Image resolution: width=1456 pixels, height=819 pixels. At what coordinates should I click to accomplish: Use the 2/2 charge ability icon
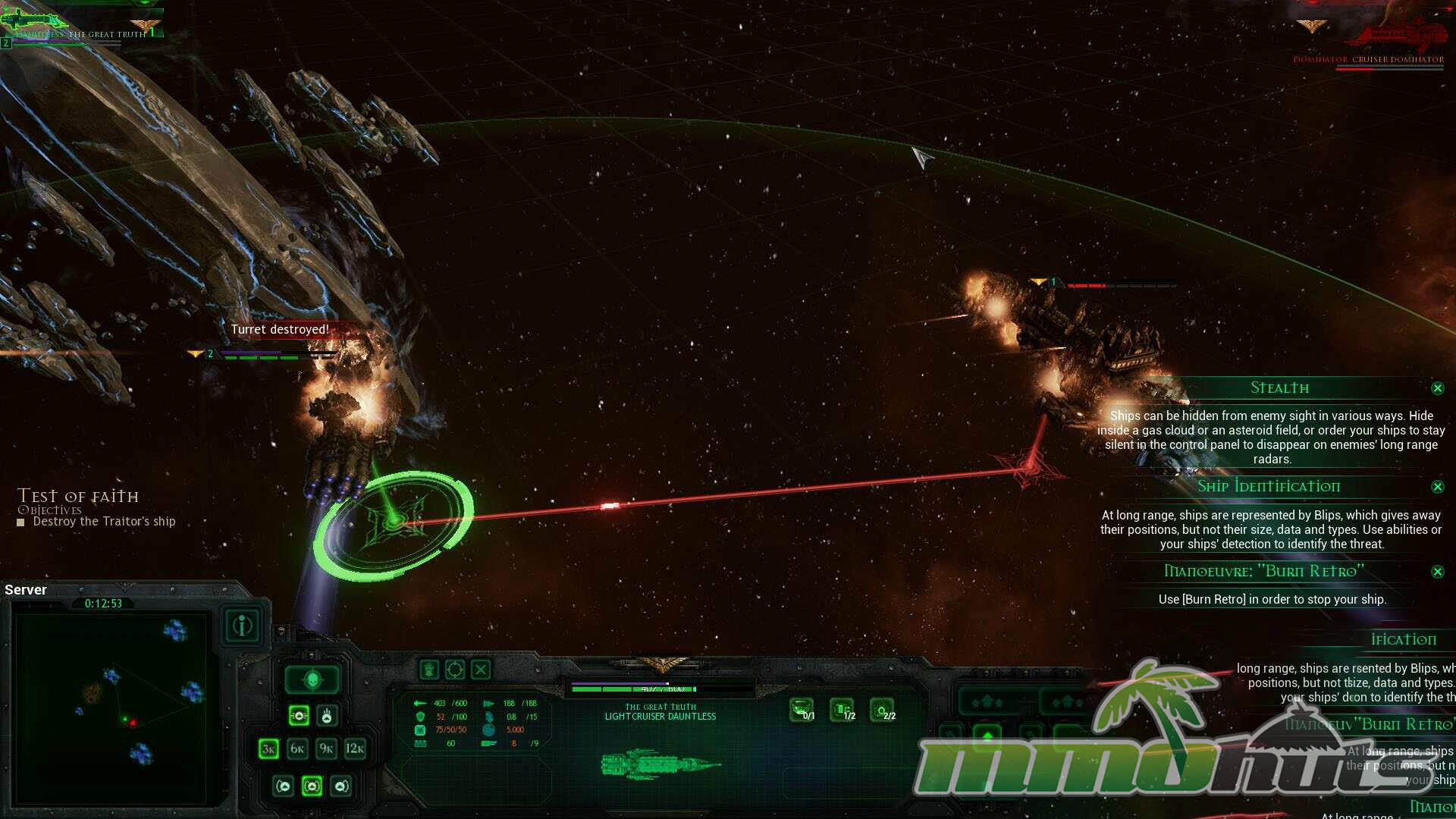pyautogui.click(x=882, y=710)
